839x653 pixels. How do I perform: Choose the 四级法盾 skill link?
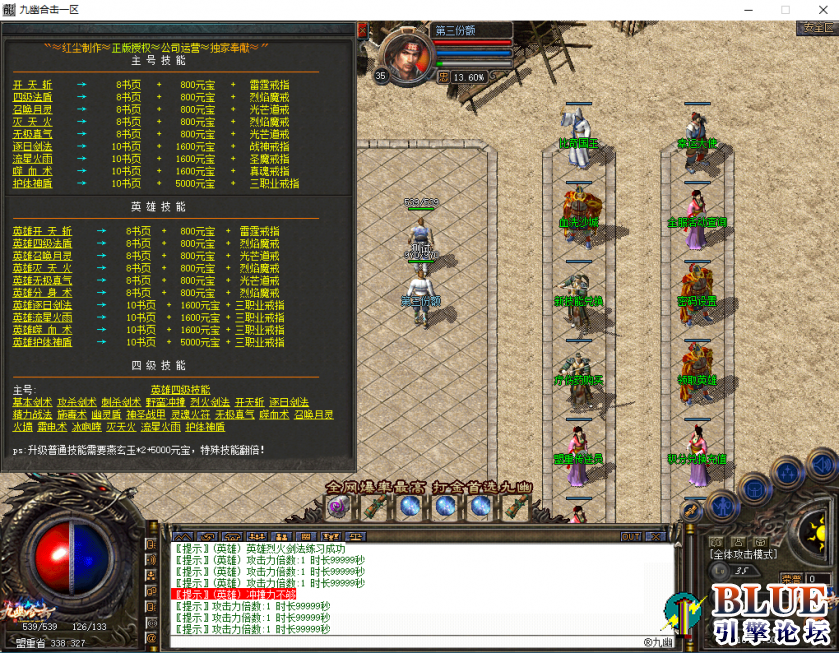tap(32, 97)
